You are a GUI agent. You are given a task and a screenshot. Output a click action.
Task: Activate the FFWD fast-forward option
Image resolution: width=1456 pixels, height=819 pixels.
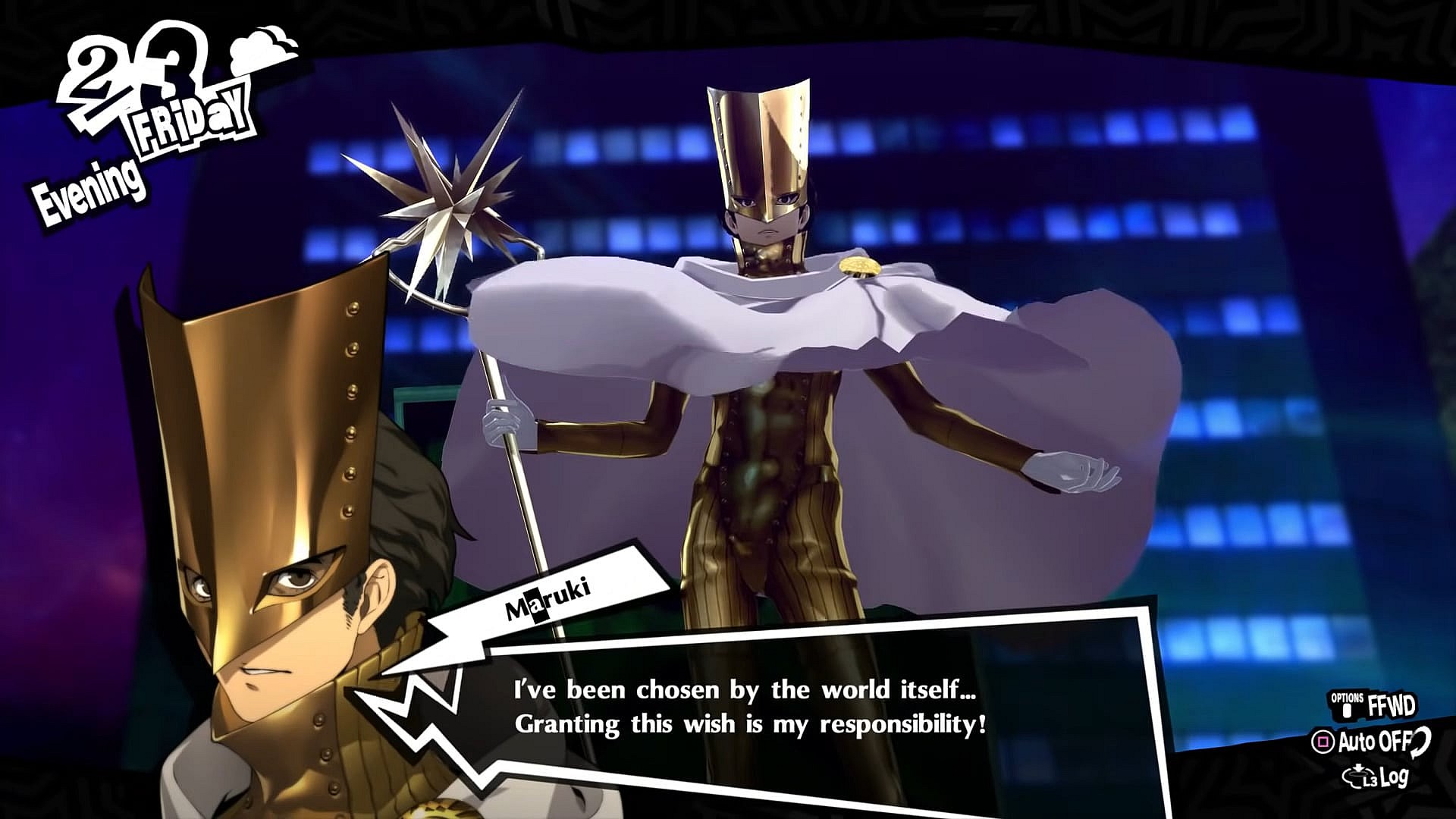pyautogui.click(x=1376, y=707)
